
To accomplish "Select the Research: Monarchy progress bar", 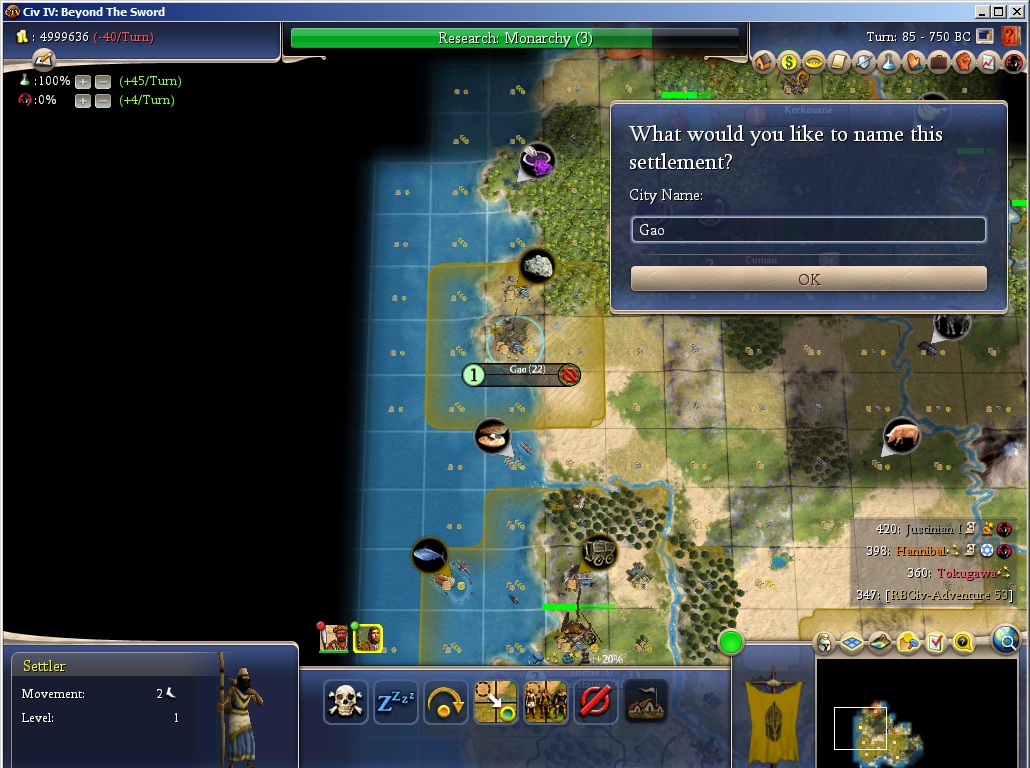I will [x=516, y=38].
